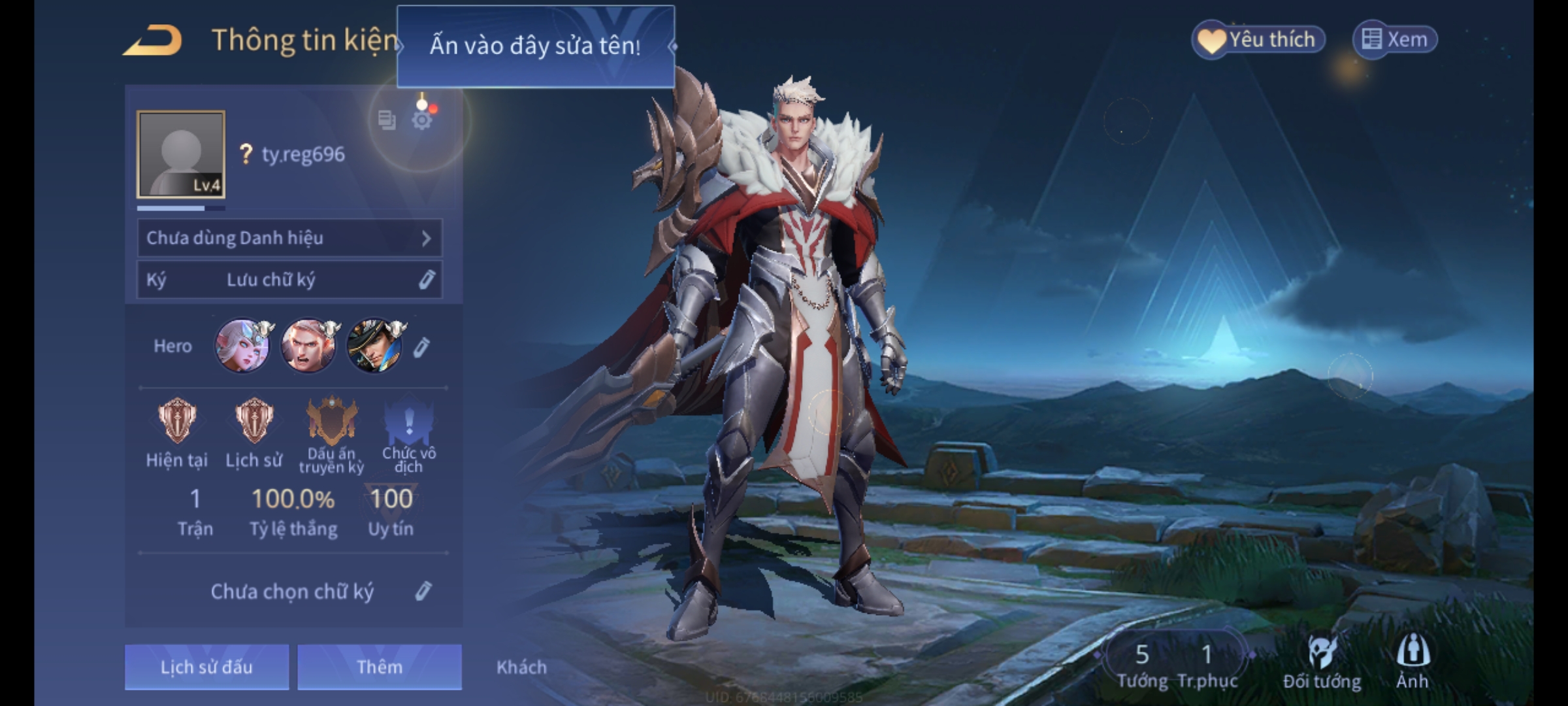Tap the Yêu thích heart button

pos(1258,40)
